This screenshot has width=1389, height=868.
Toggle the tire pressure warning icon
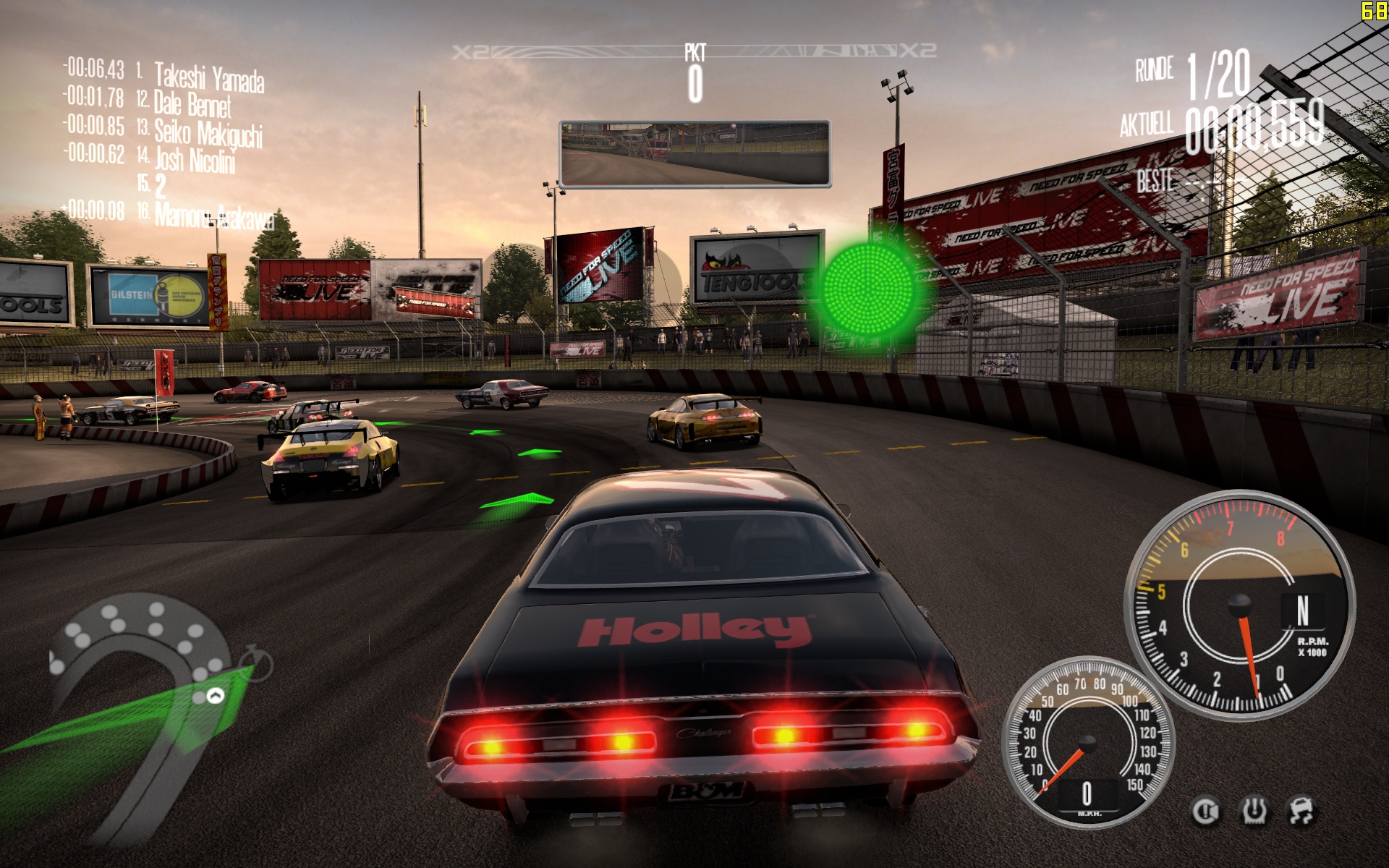coord(1254,812)
